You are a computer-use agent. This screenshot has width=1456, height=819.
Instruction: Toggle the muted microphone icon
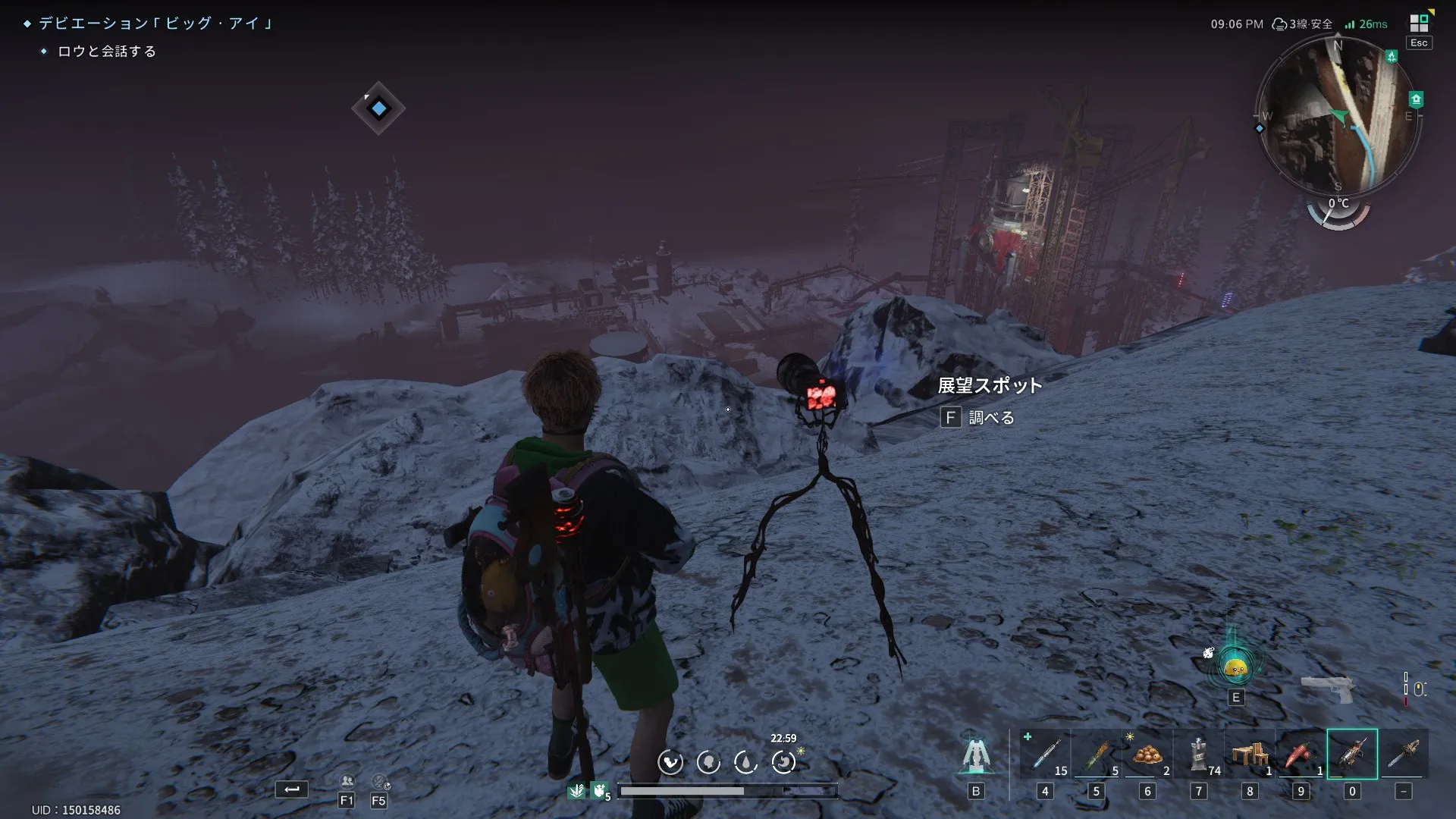(x=379, y=781)
